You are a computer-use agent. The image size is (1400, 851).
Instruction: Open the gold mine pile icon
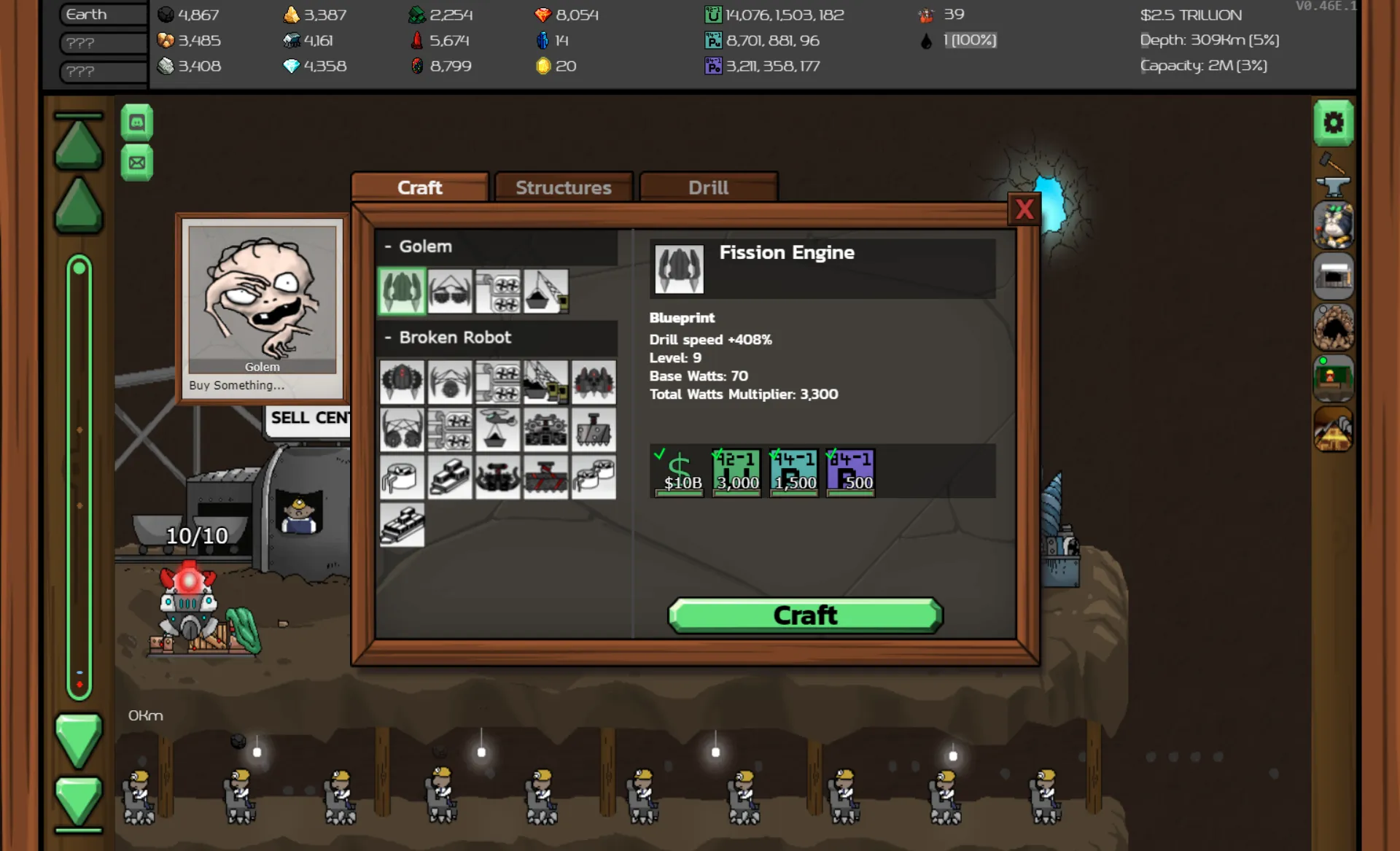point(1333,429)
